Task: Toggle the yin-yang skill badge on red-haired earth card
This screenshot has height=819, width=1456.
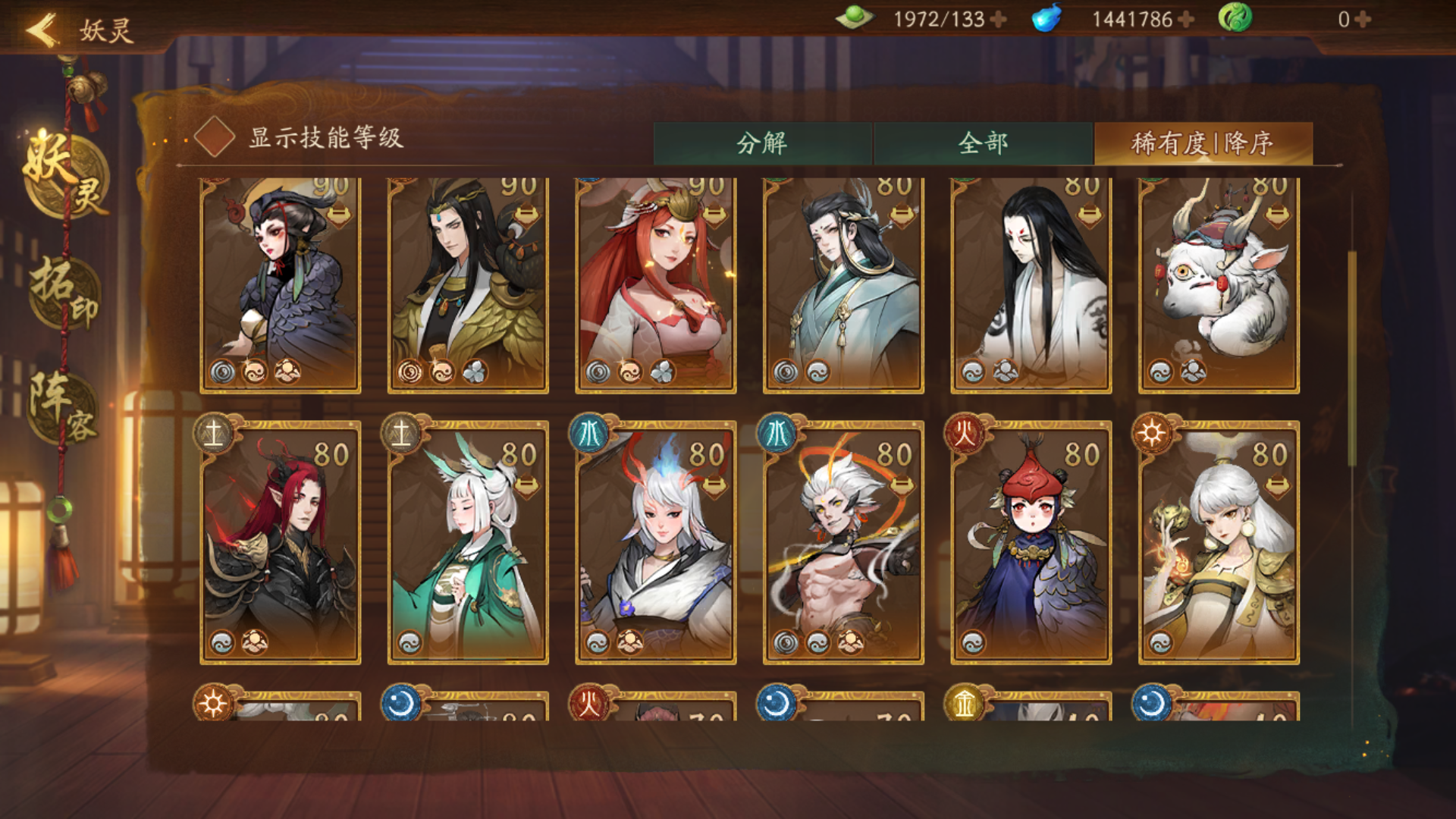Action: 221,644
